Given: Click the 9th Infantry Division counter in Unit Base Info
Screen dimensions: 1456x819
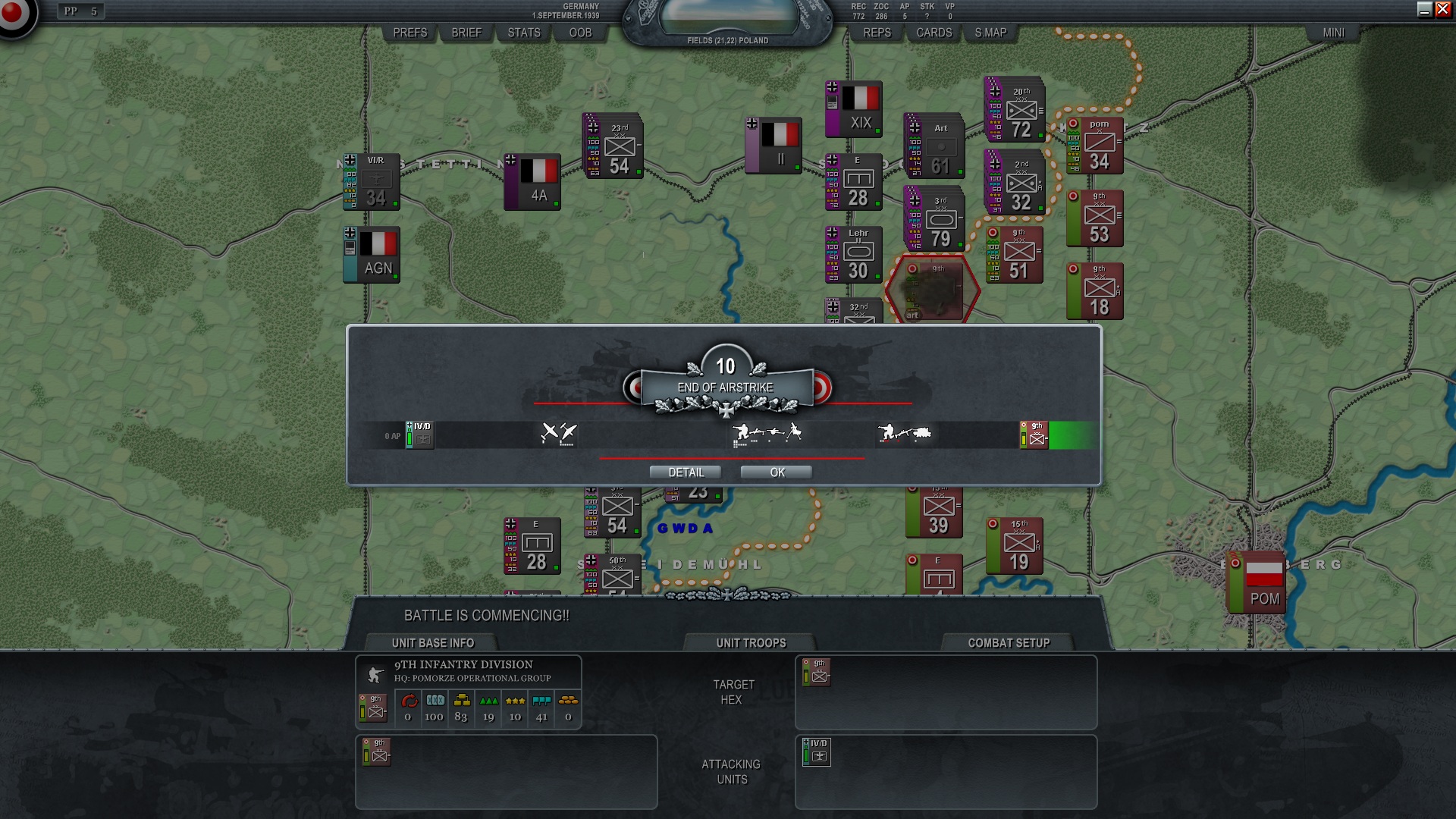Looking at the screenshot, I should click(x=374, y=709).
